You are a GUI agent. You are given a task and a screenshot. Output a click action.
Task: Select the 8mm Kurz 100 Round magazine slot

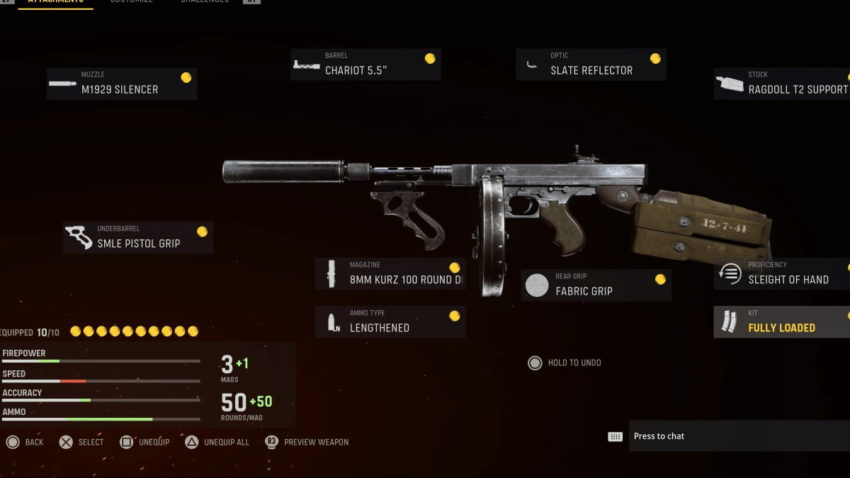(x=390, y=274)
